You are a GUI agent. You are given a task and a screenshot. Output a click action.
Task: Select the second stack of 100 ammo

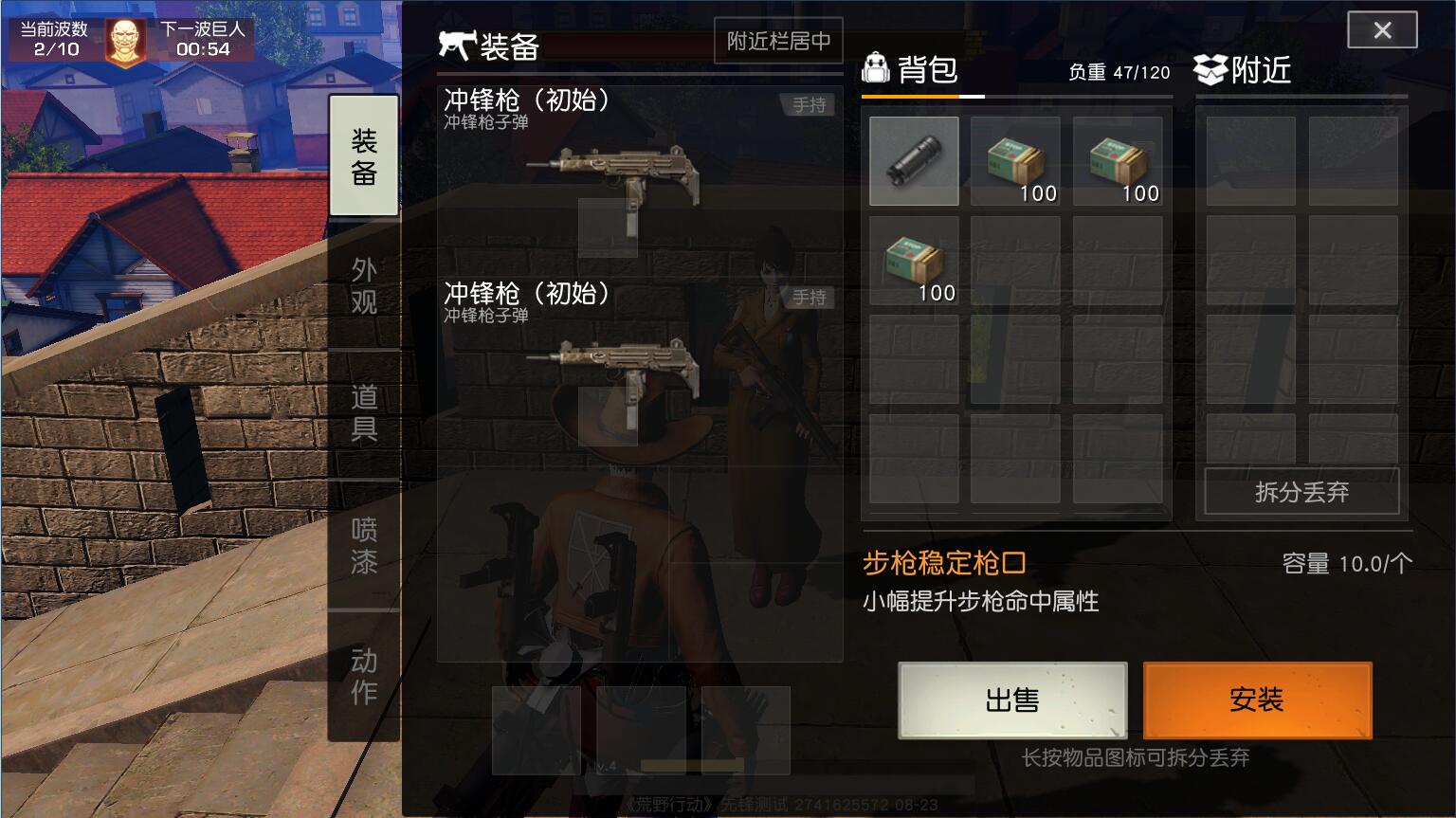pos(1118,160)
